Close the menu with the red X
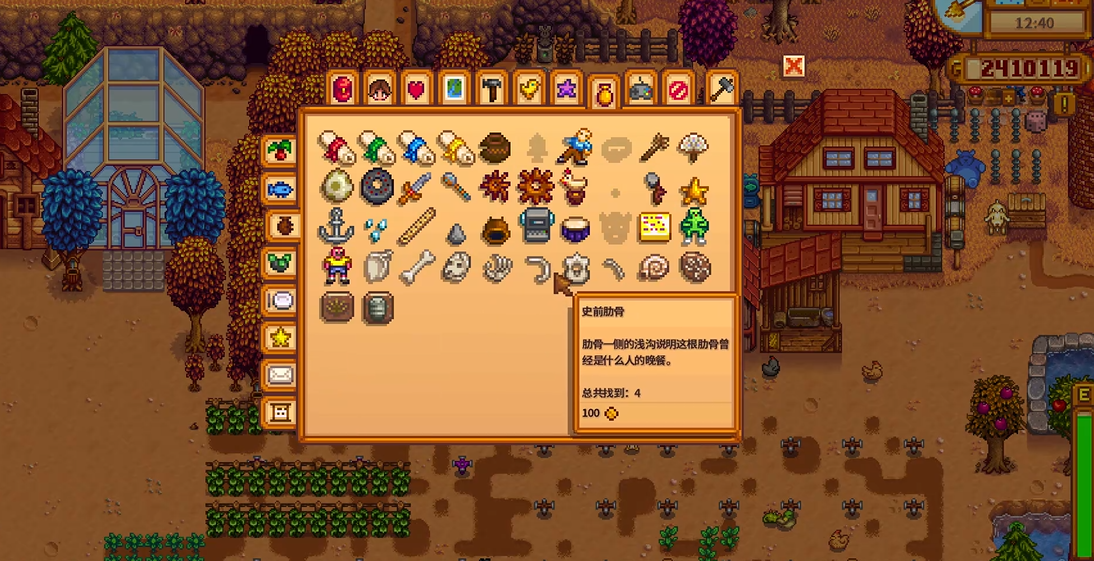The image size is (1094, 561). point(794,67)
